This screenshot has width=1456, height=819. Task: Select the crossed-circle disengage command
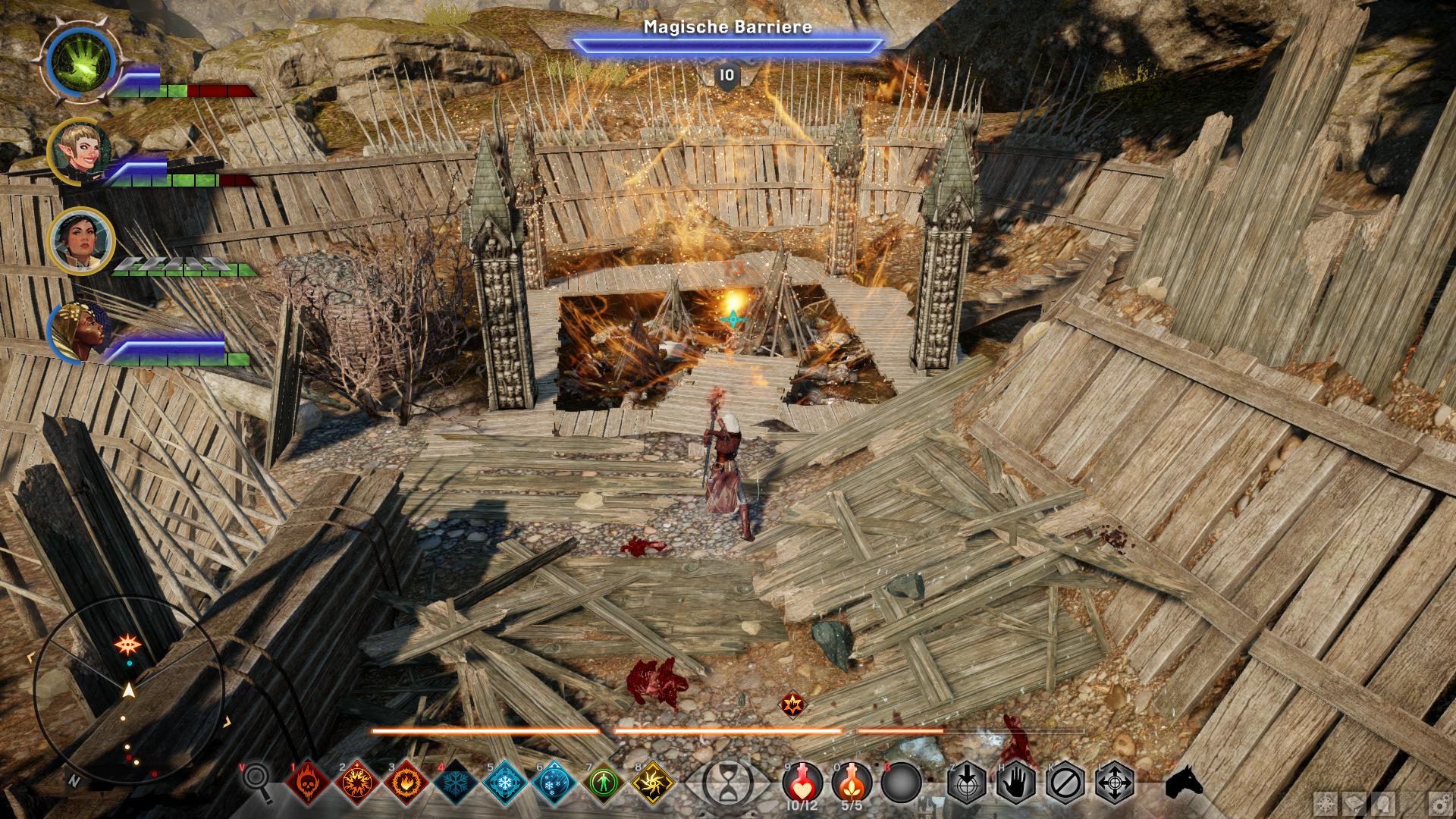click(x=1066, y=782)
